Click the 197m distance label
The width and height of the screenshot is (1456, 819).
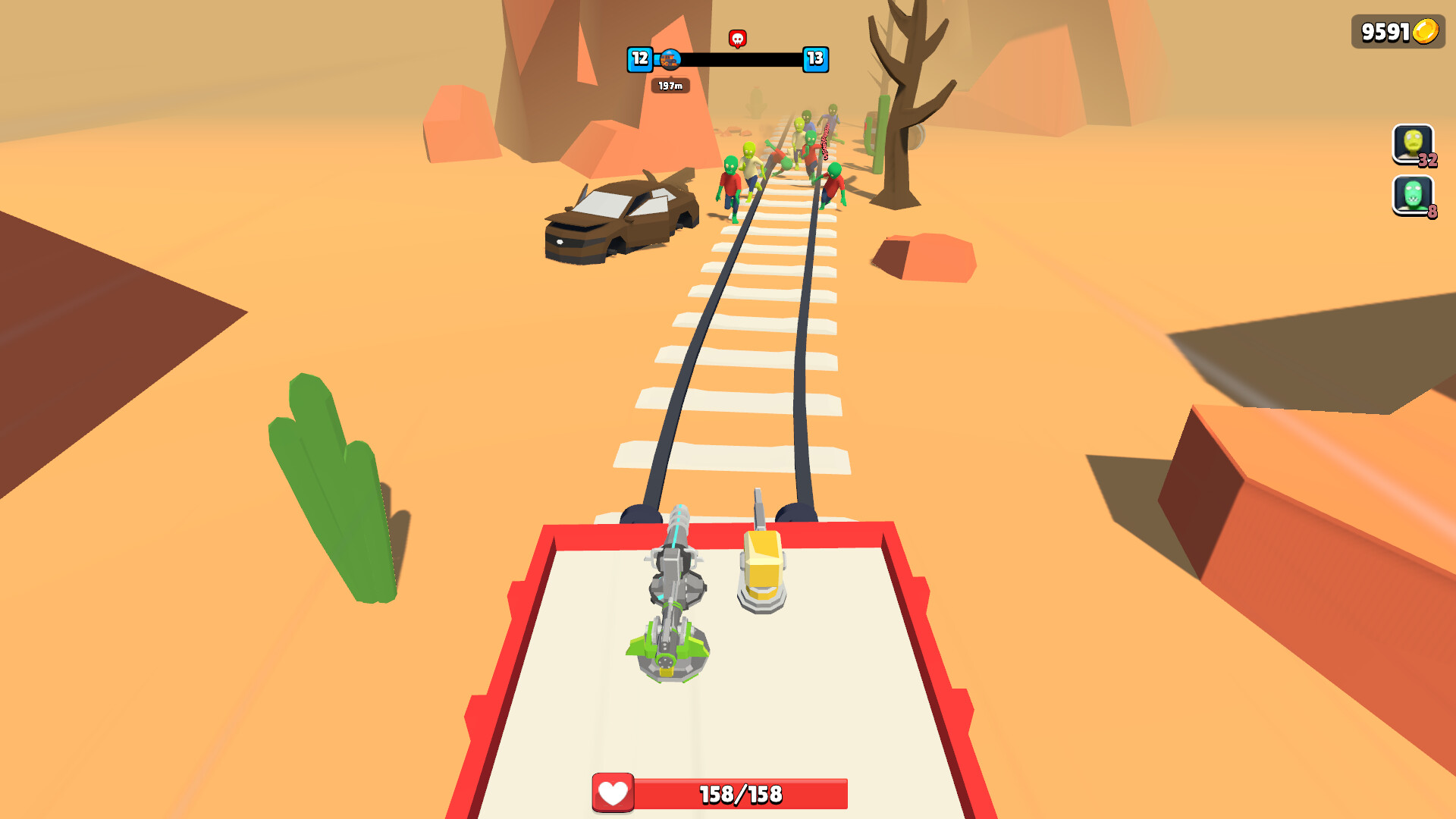tap(670, 86)
